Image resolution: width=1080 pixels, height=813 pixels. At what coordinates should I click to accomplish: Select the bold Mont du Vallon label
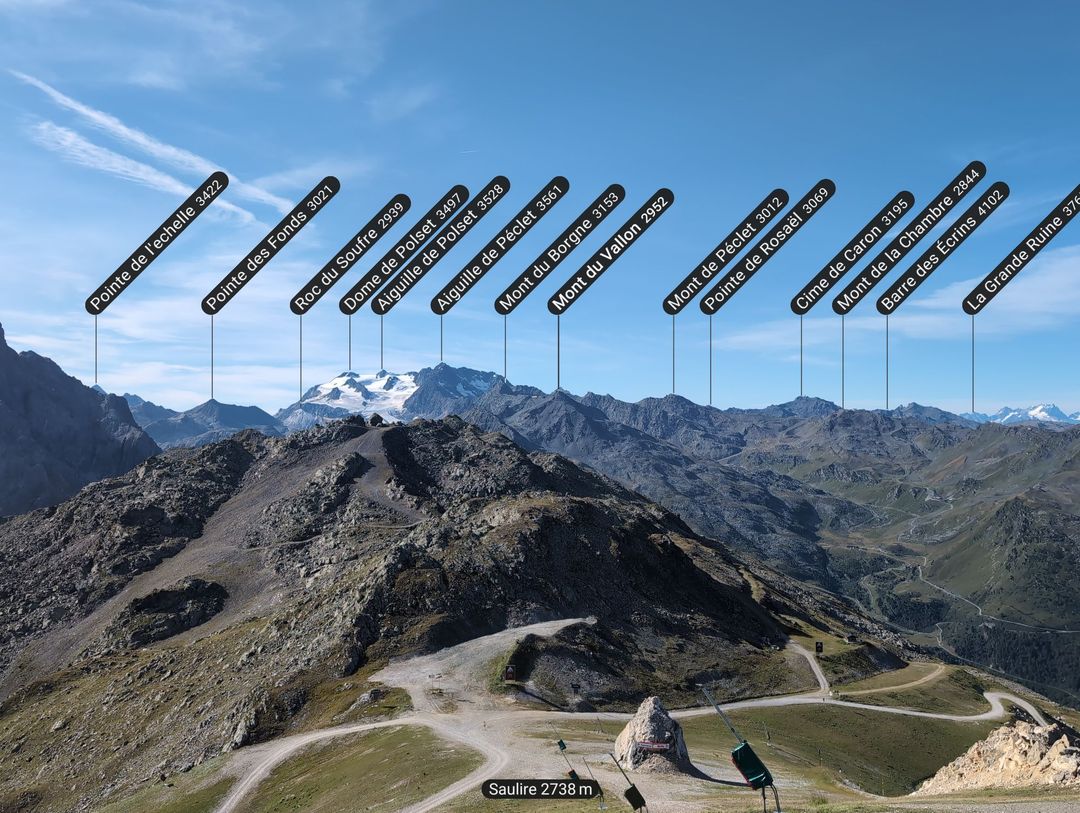(x=611, y=251)
